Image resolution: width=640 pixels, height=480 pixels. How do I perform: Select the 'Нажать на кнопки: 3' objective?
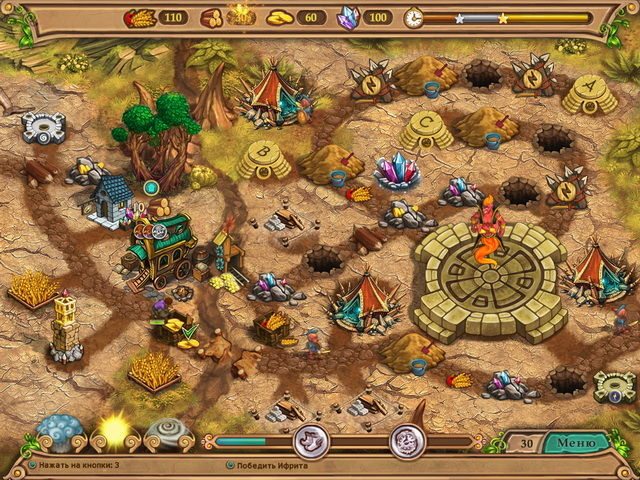pyautogui.click(x=76, y=465)
